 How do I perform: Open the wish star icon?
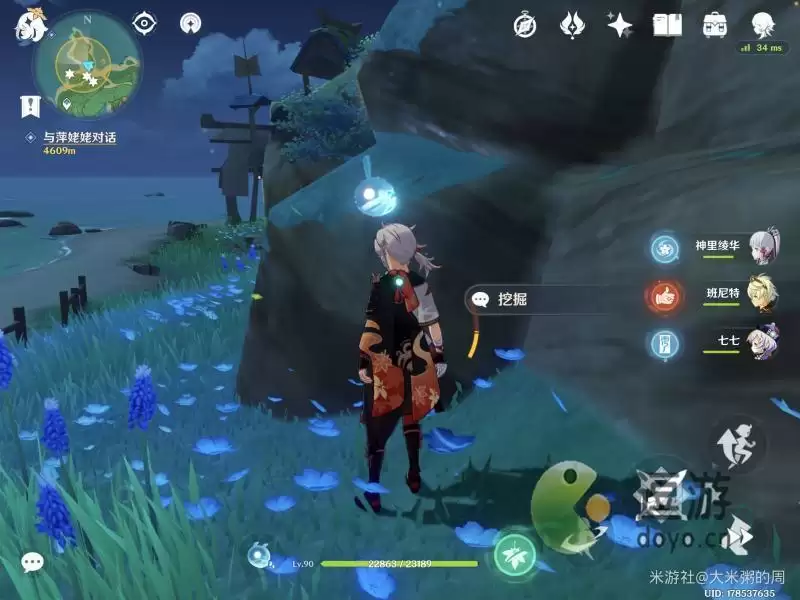point(620,25)
